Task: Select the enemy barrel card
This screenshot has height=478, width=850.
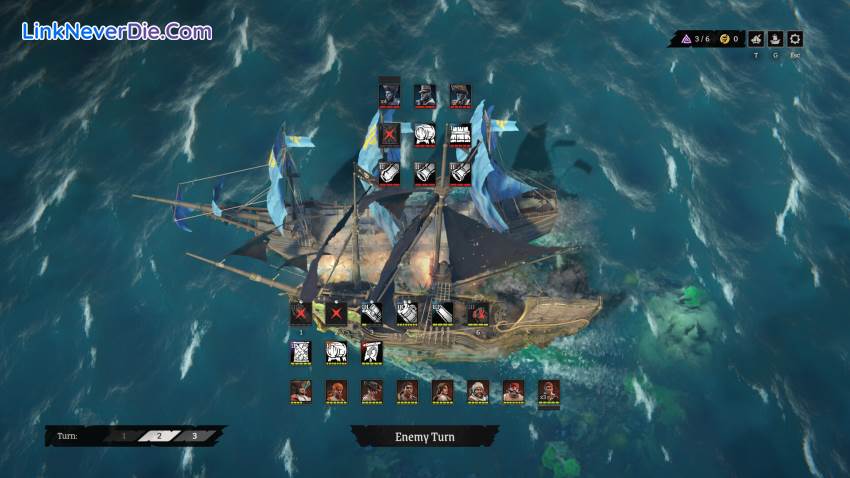Action: tap(424, 135)
